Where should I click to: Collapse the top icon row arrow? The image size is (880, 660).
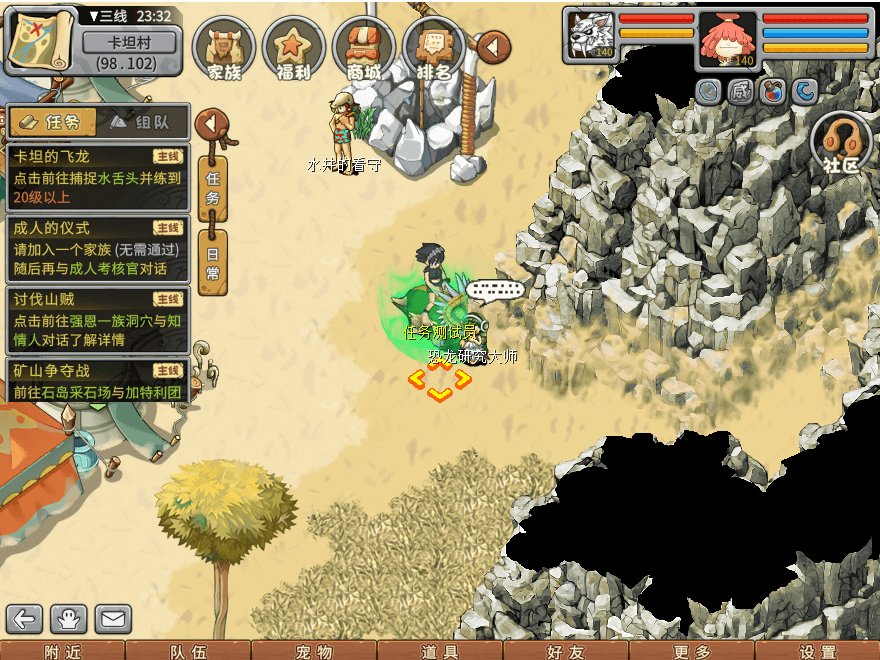[x=493, y=47]
